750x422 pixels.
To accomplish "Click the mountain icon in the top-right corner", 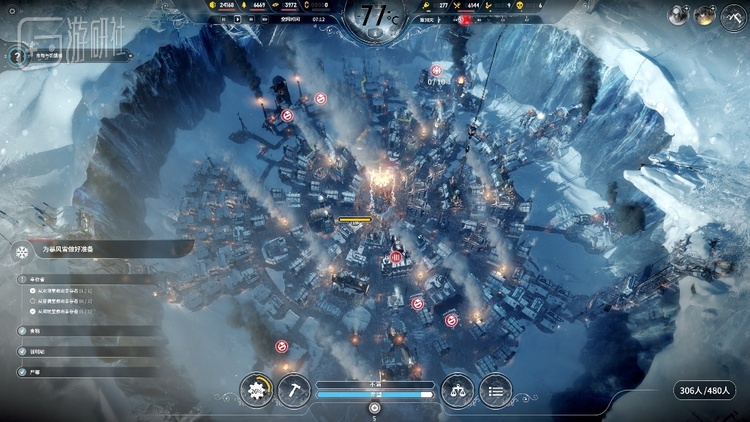I will tap(733, 14).
